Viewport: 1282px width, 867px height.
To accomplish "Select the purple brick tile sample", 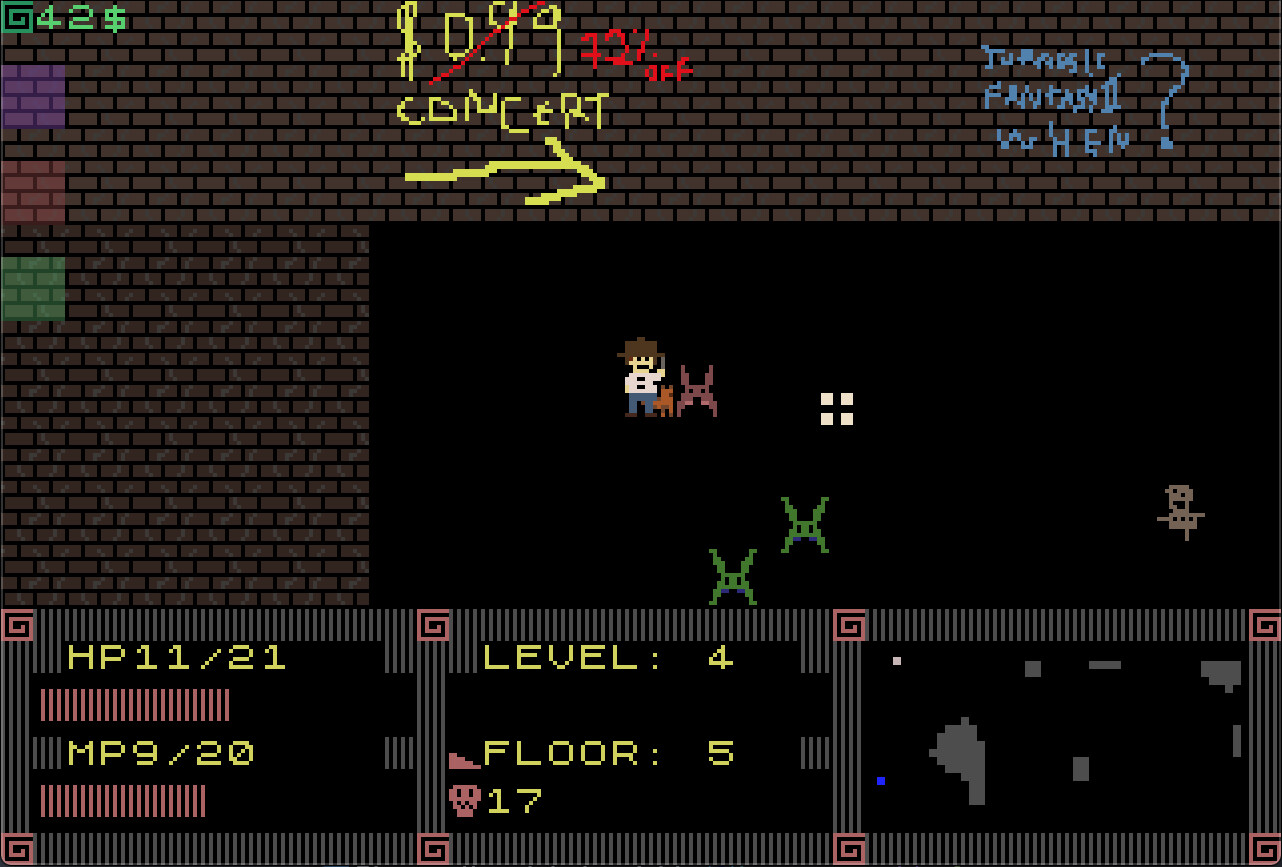I will pos(33,97).
